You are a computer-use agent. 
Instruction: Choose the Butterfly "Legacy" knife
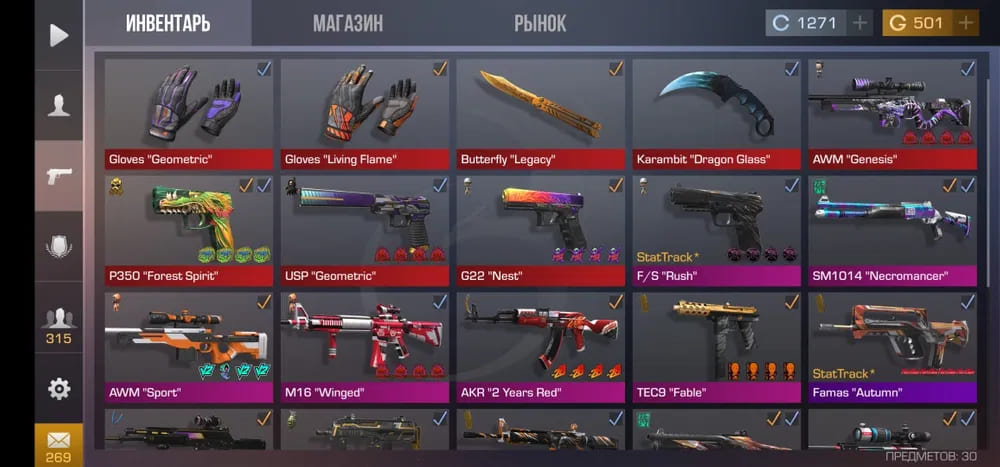point(540,112)
